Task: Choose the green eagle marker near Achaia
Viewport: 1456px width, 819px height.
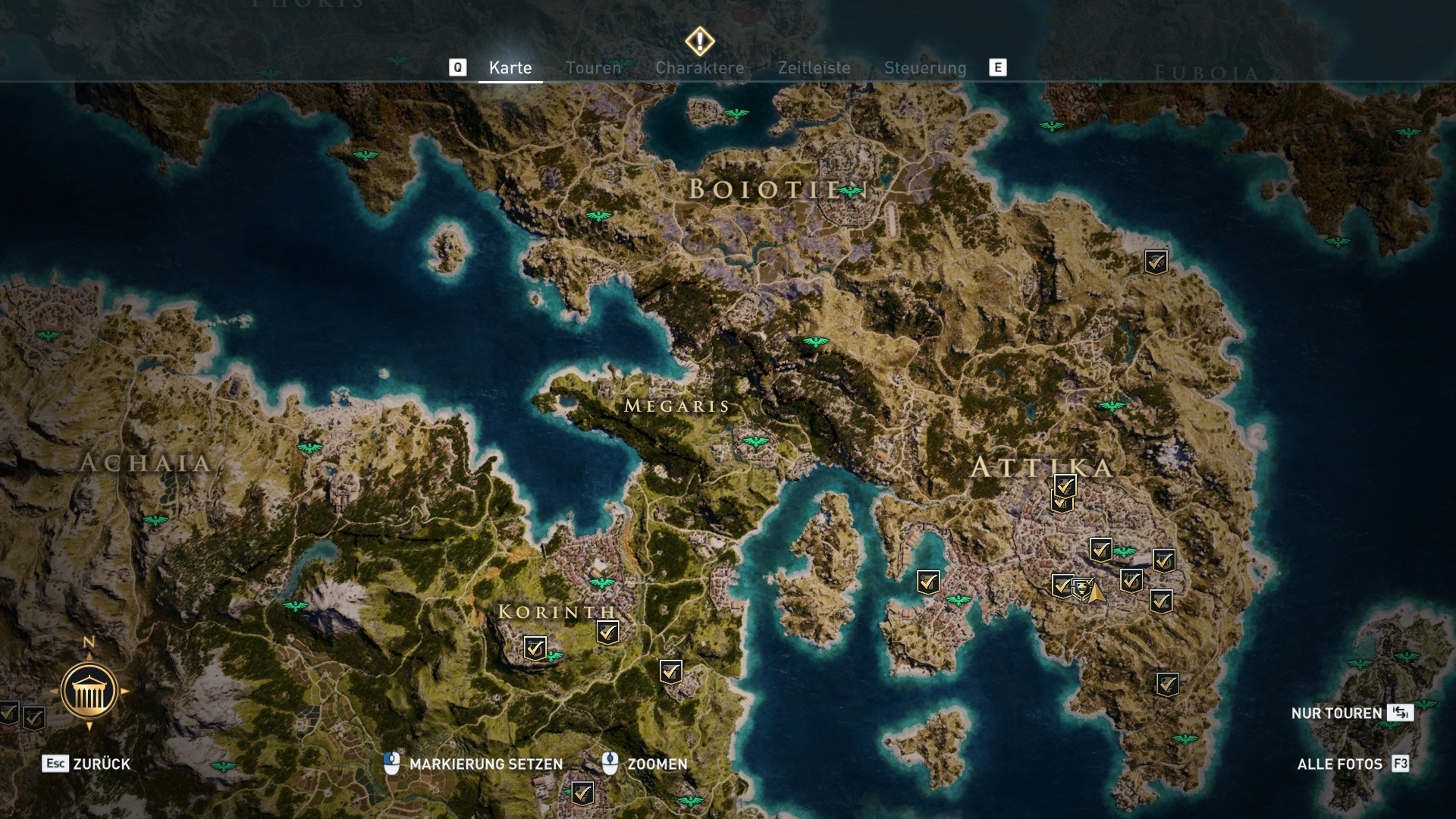Action: pyautogui.click(x=309, y=447)
